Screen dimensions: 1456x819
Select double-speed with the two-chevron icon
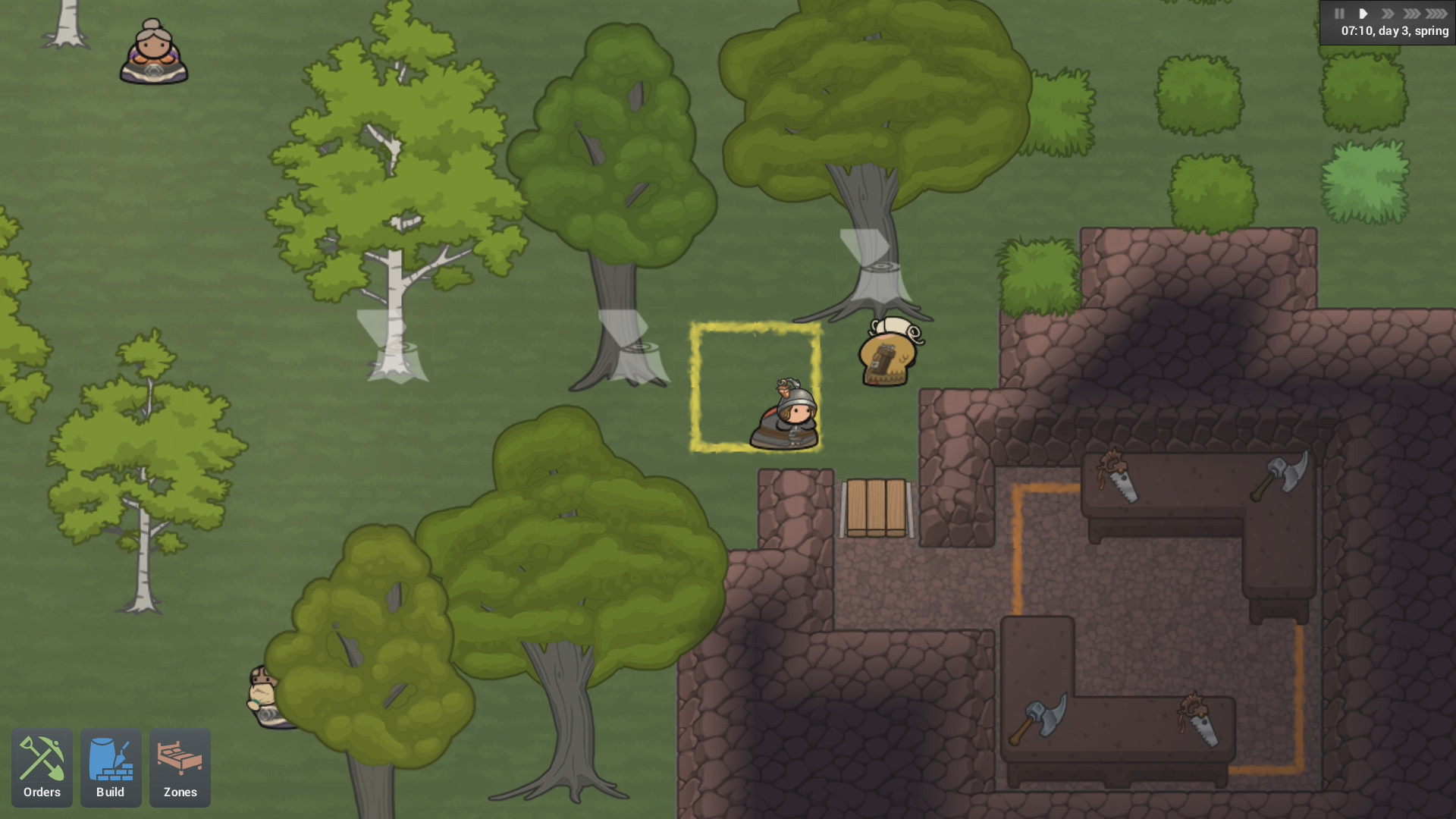click(1388, 13)
